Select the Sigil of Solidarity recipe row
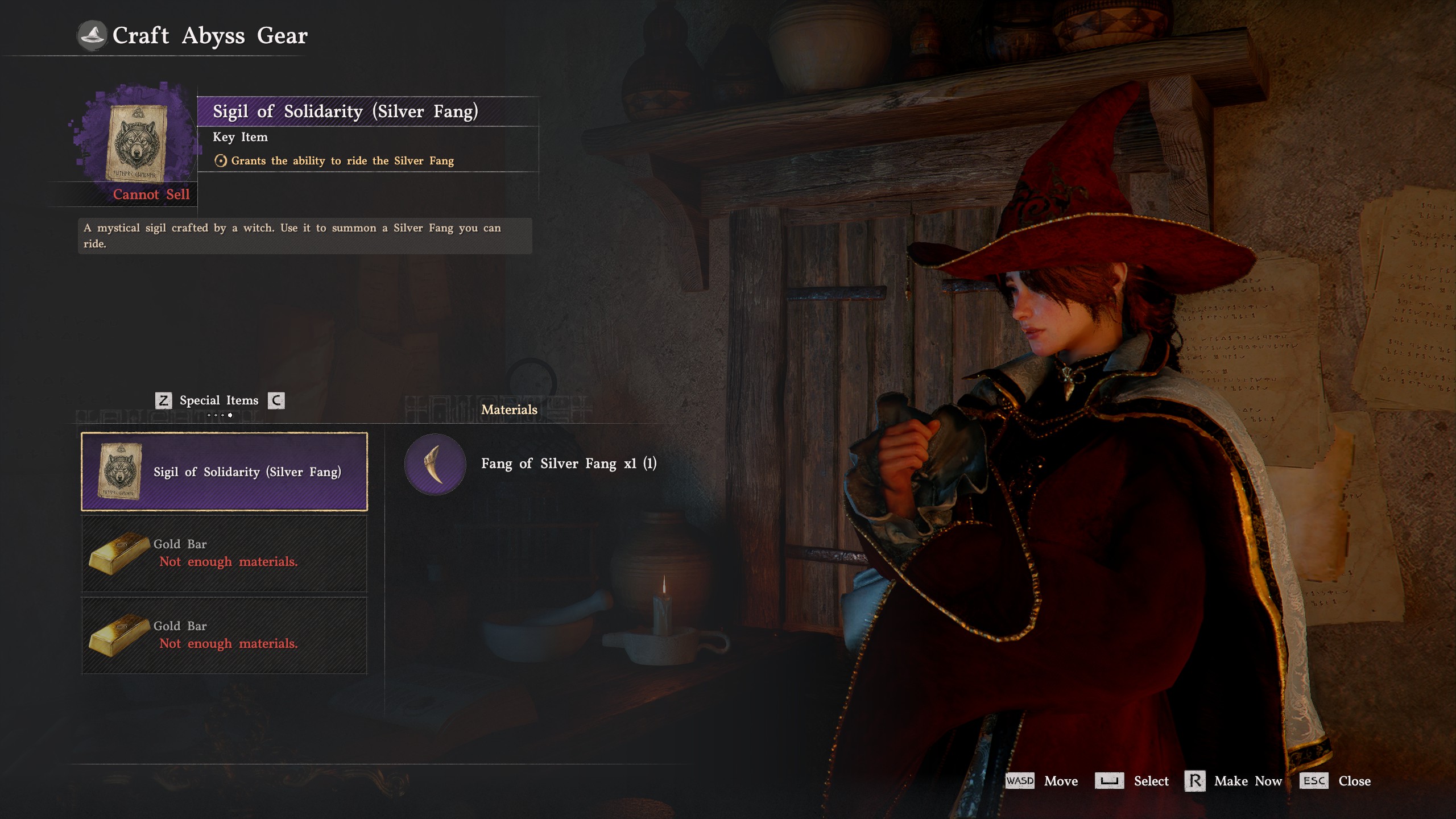 (x=224, y=471)
